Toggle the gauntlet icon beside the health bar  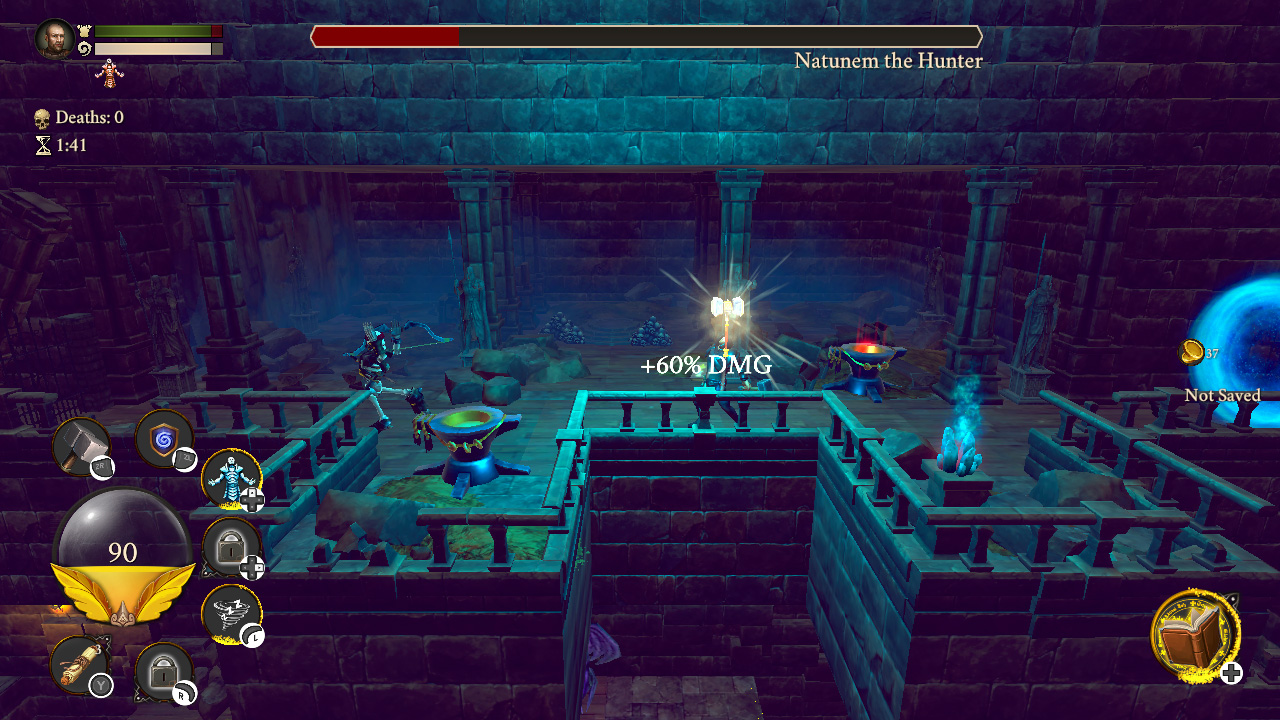pyautogui.click(x=84, y=30)
